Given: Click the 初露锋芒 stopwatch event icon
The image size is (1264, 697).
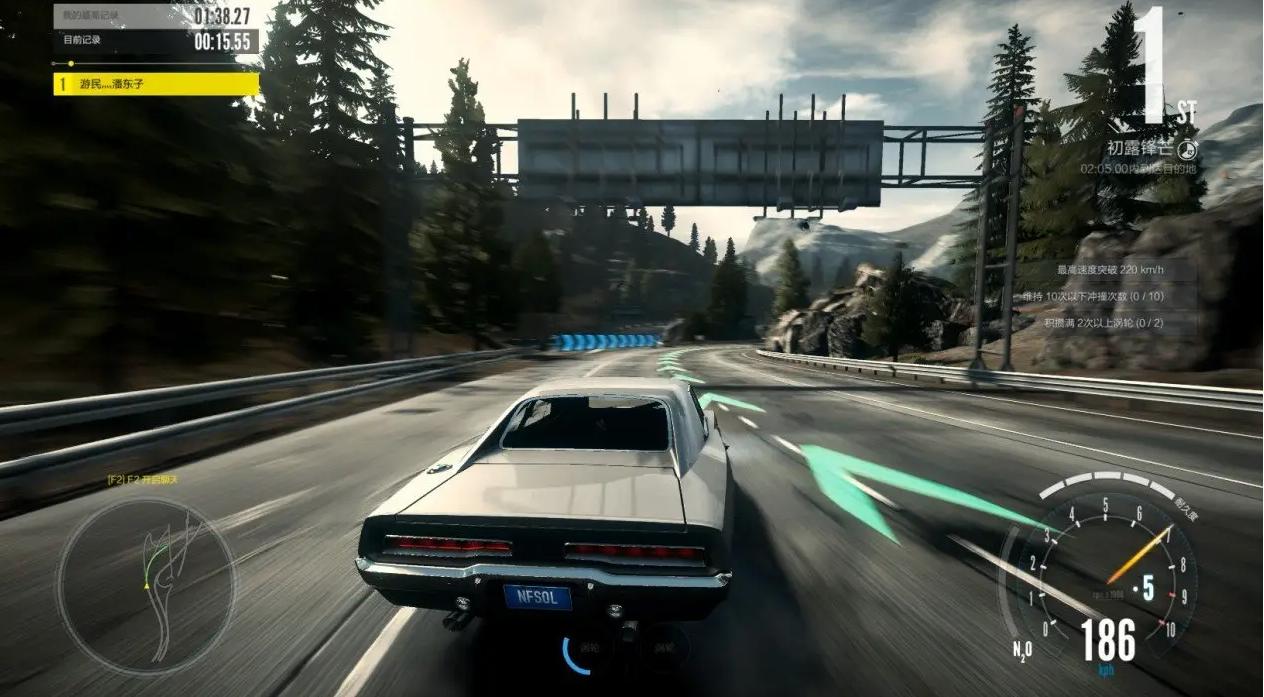Looking at the screenshot, I should pos(1187,149).
